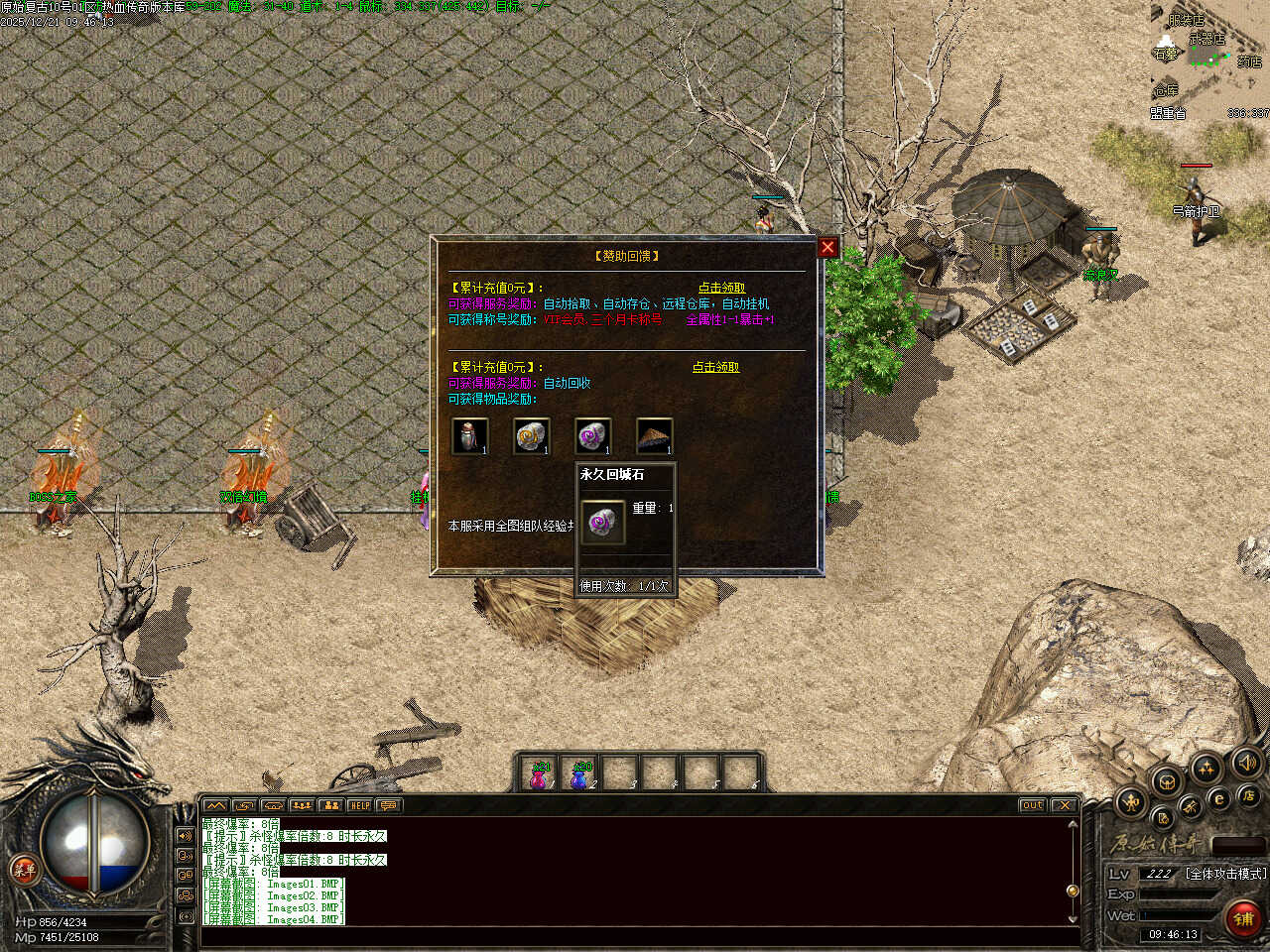Viewport: 1270px width, 952px height.
Task: Click the 'out' button above the chat
Action: [1032, 805]
